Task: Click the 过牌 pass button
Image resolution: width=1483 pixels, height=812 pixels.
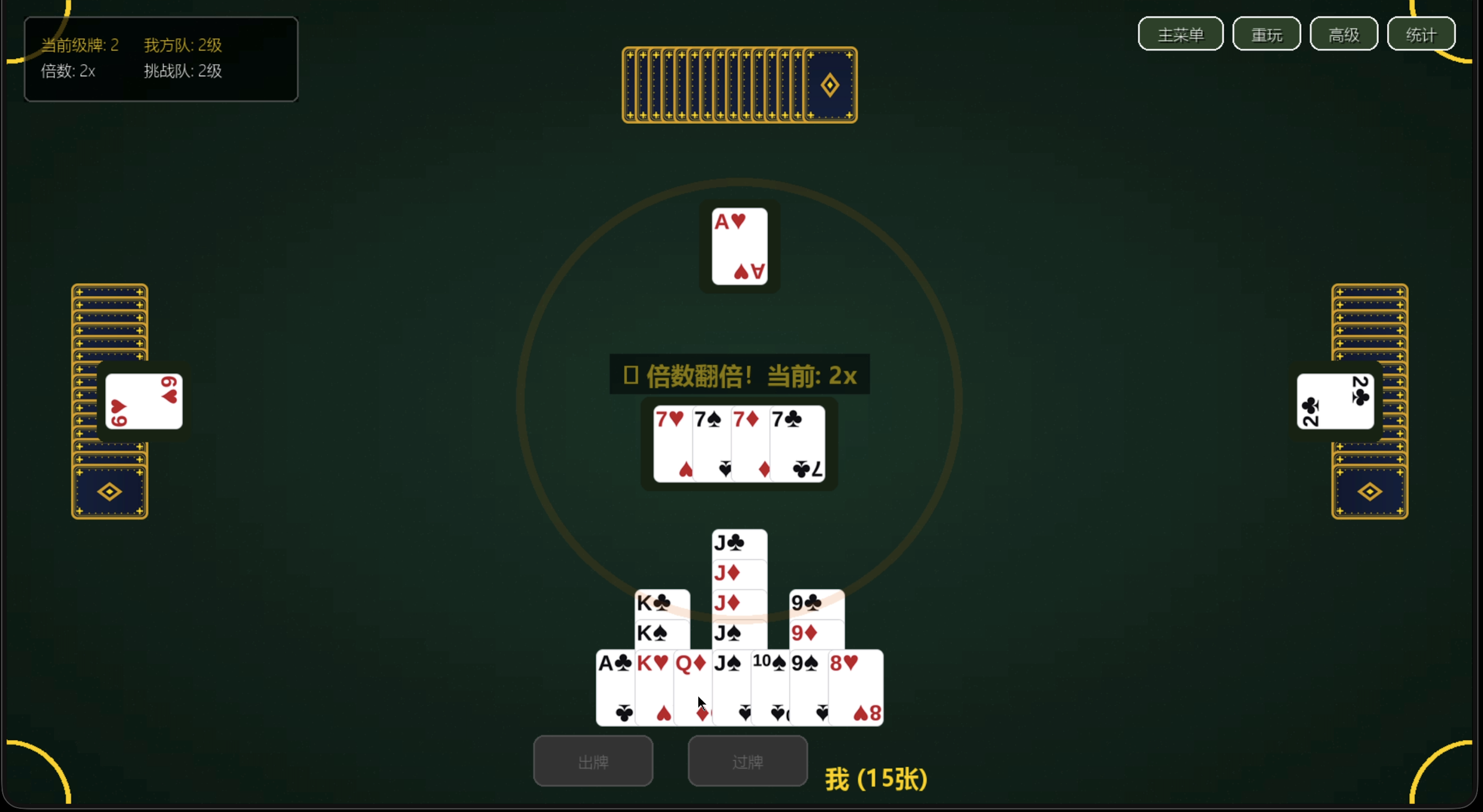Action: point(747,761)
